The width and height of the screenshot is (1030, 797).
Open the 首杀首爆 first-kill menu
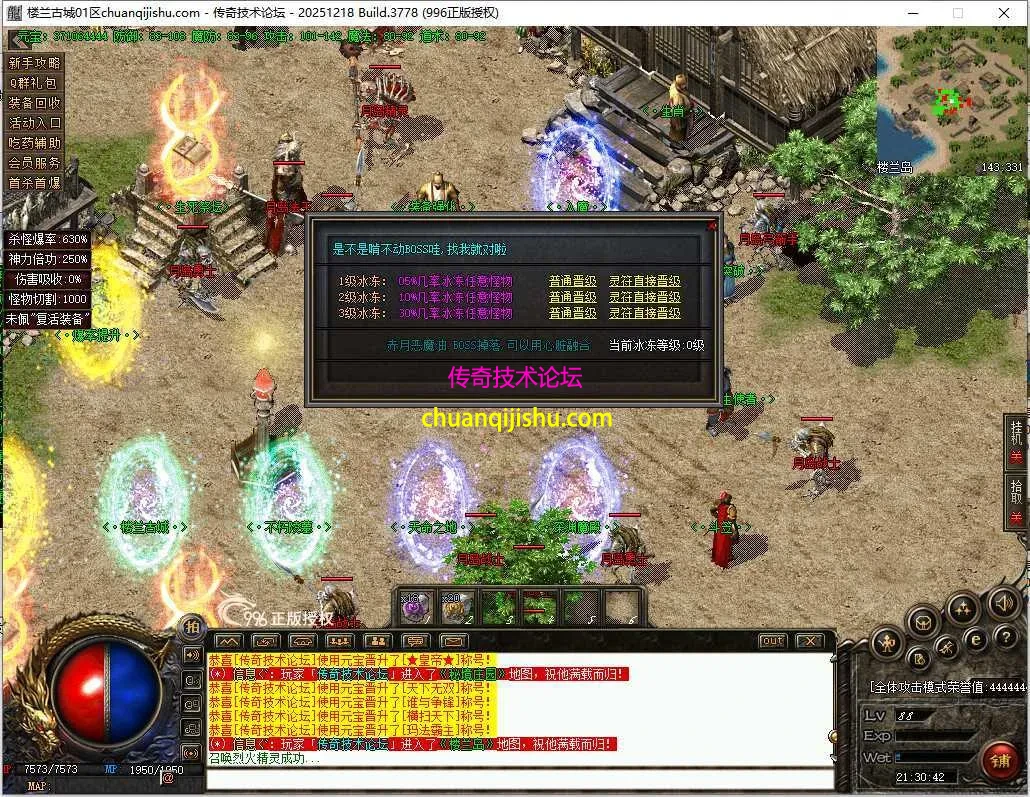(x=34, y=183)
